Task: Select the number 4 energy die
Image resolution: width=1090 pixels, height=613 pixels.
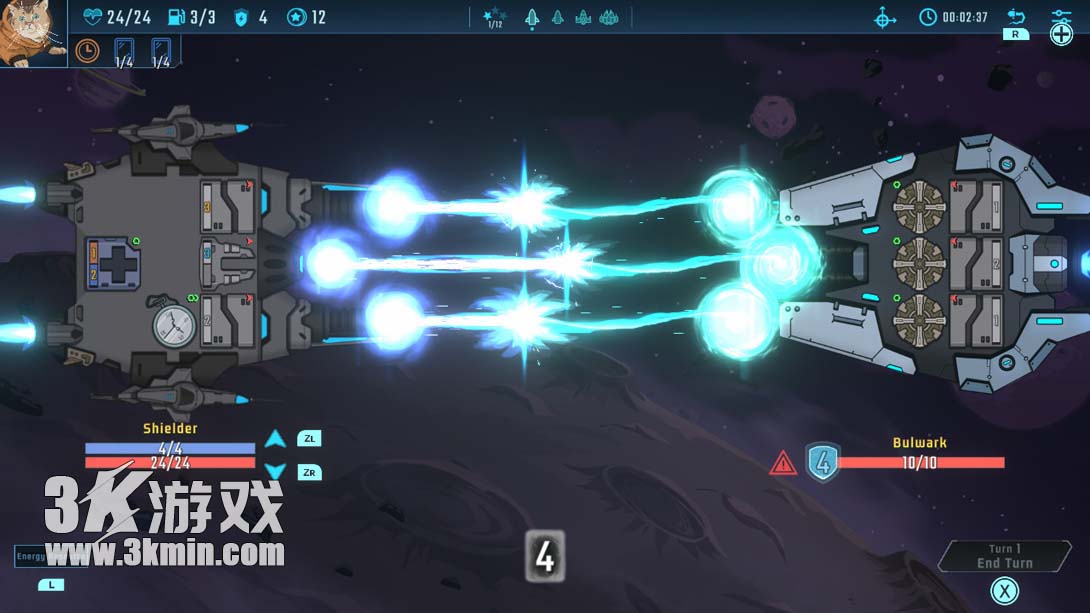Action: (x=544, y=556)
